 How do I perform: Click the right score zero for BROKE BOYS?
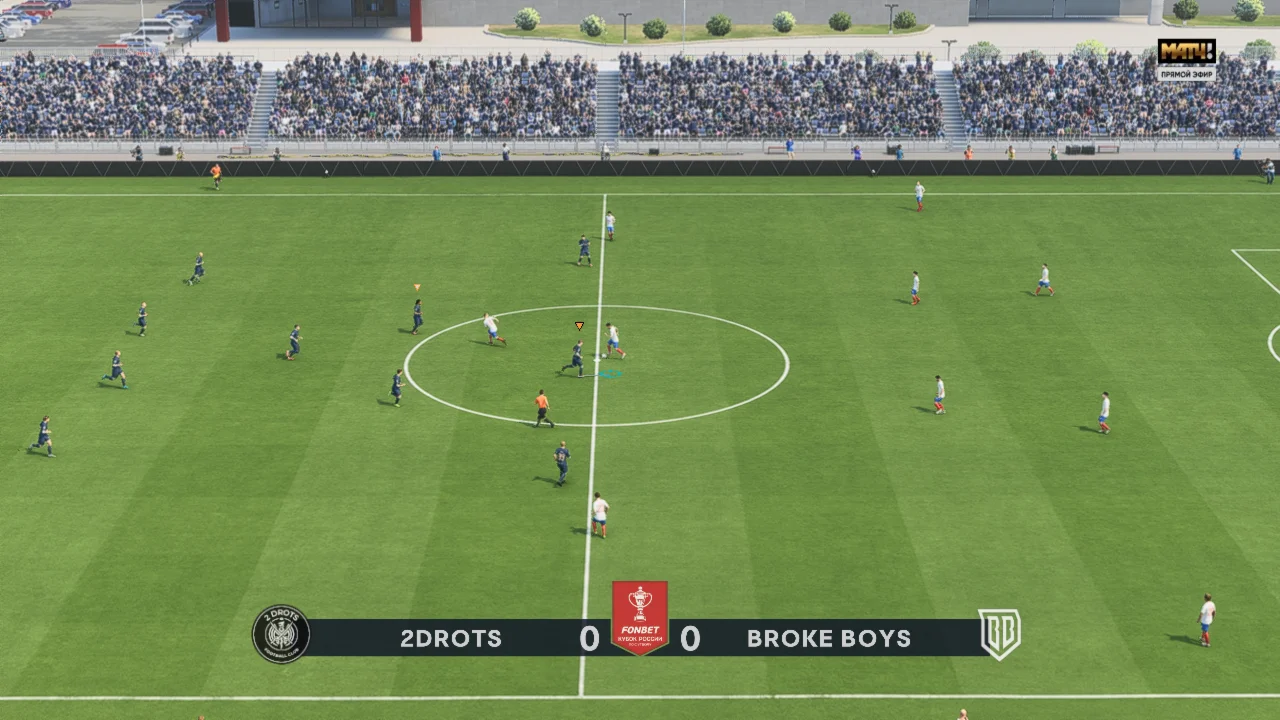(x=690, y=638)
